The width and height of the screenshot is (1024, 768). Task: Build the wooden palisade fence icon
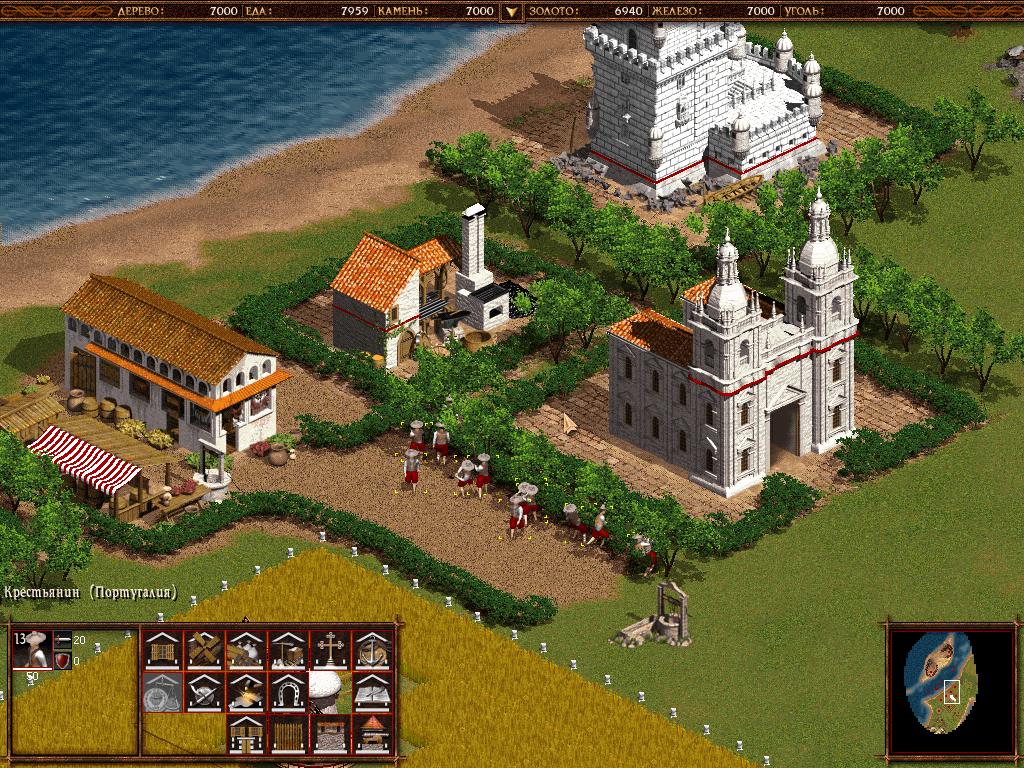[x=288, y=733]
